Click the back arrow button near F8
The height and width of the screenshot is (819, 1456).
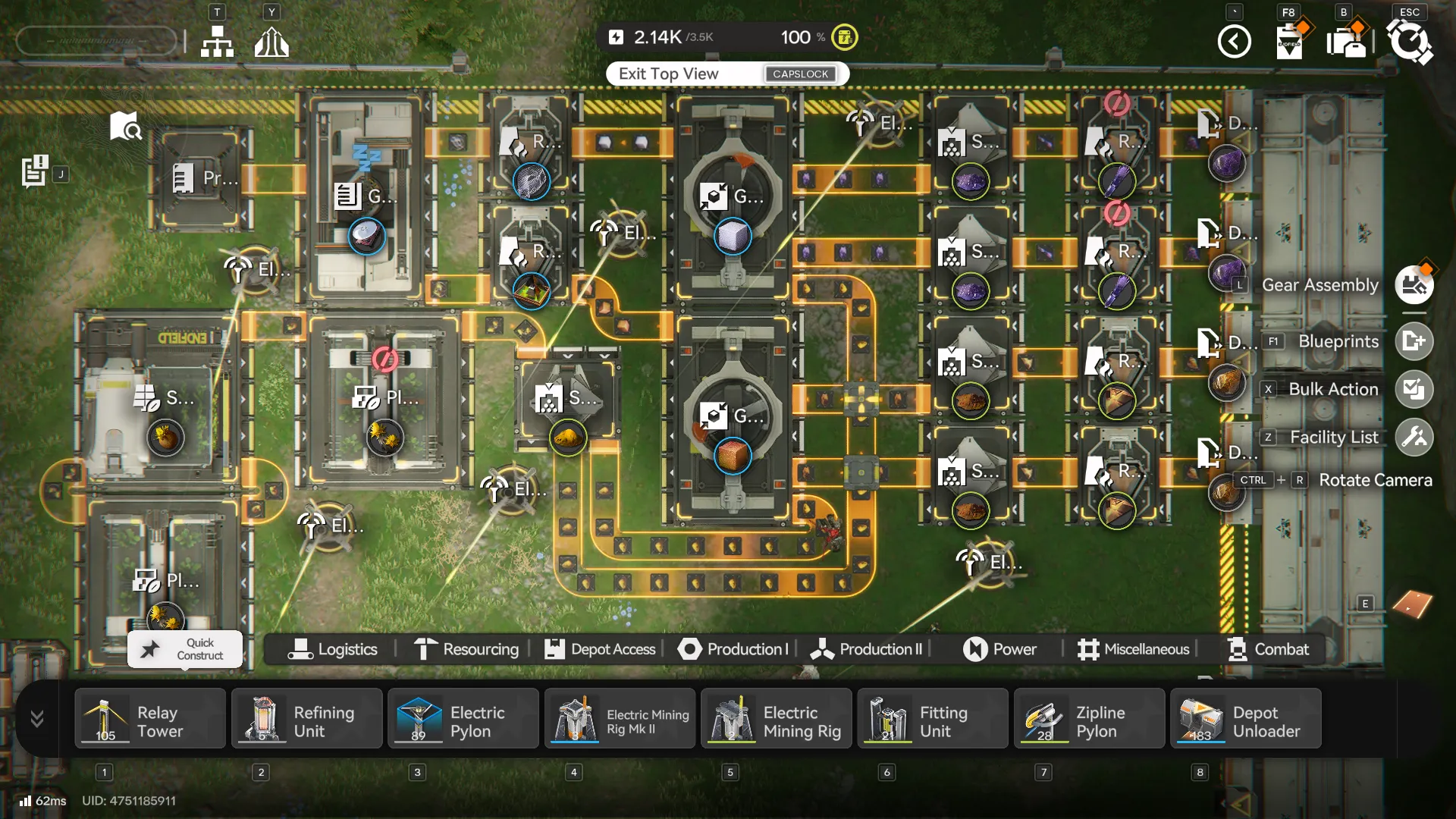pos(1235,42)
